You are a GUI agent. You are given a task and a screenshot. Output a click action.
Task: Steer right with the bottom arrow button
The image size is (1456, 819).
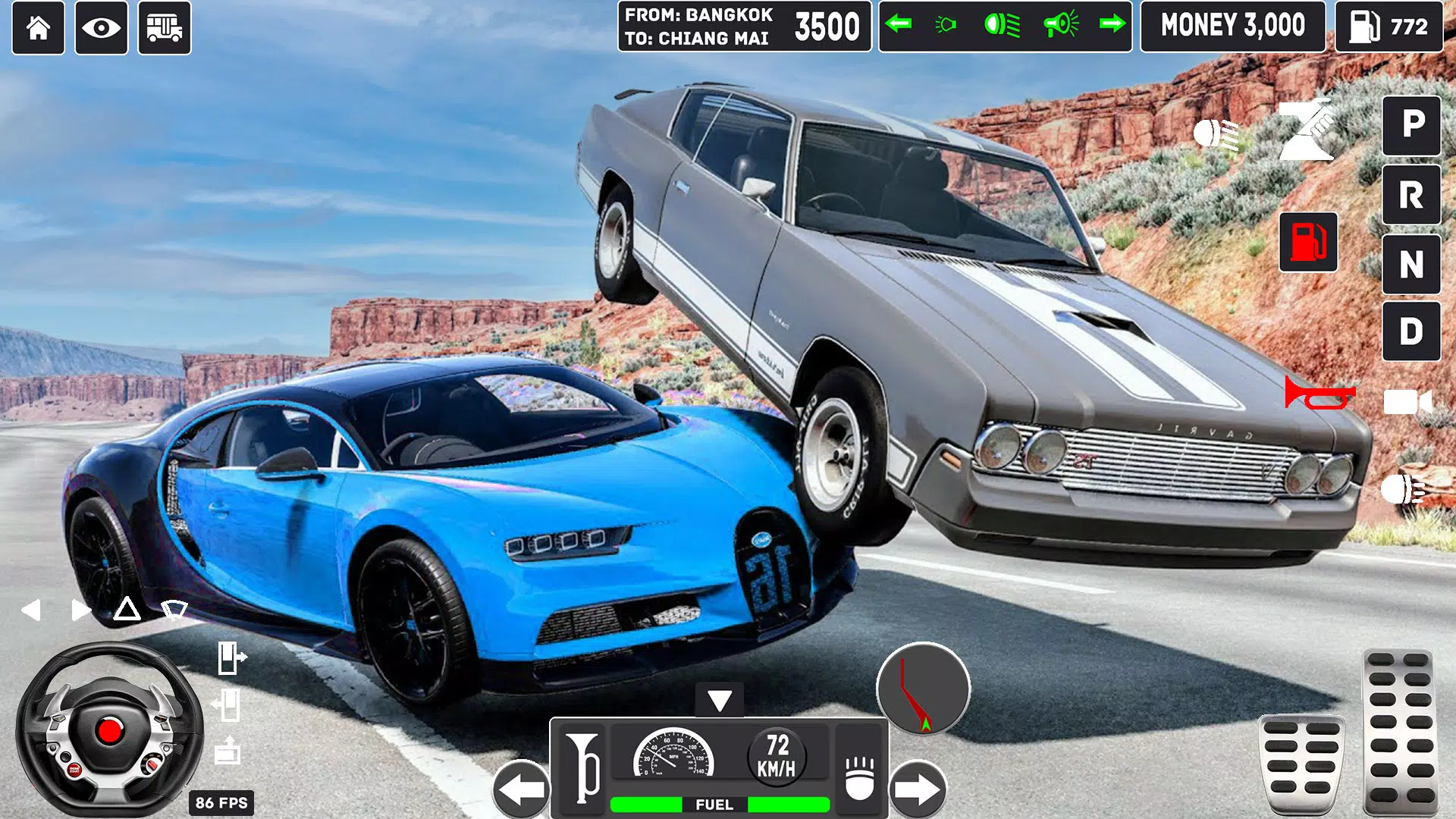(918, 789)
